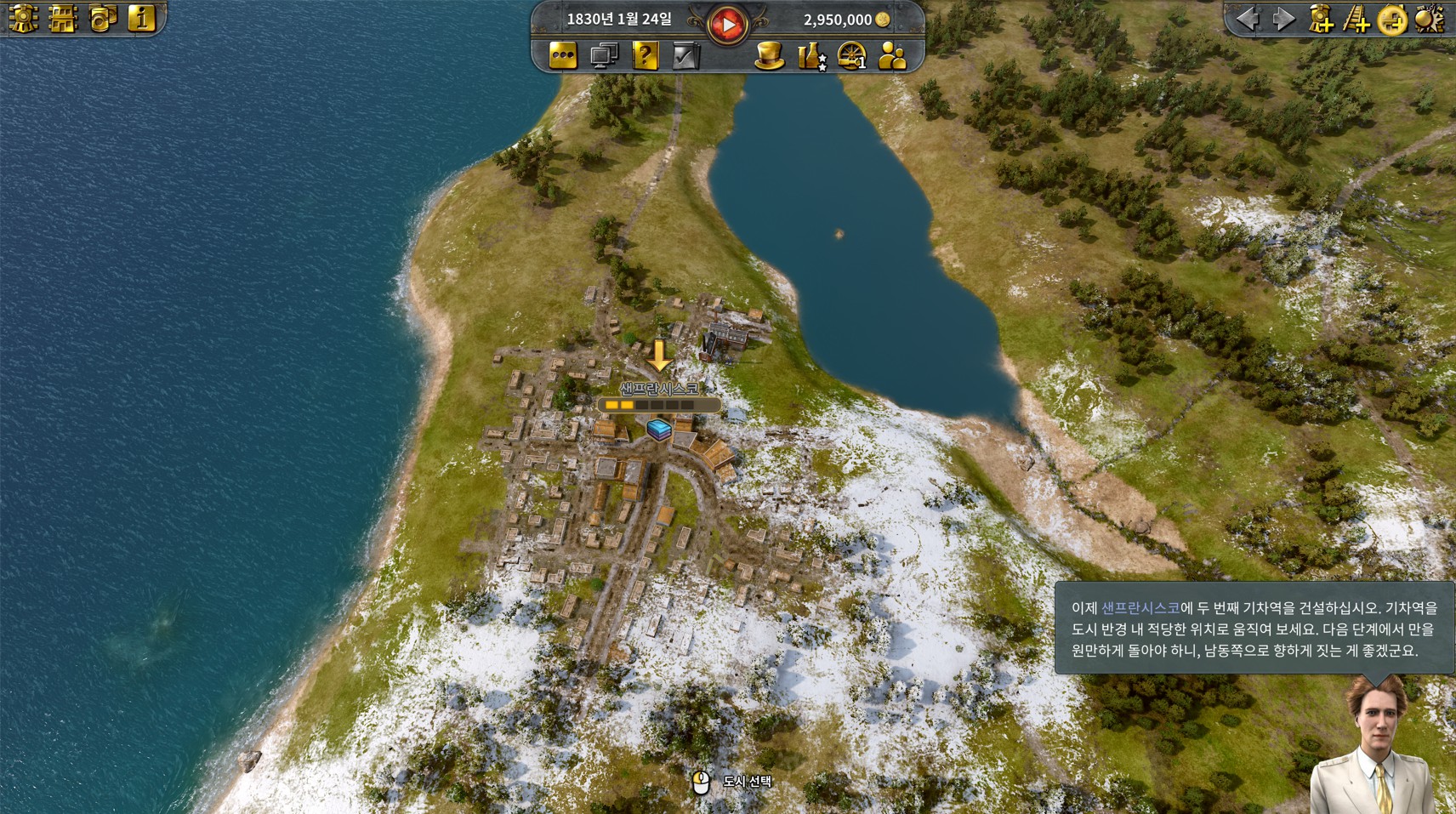Select the highlighted build station tool

(1392, 19)
